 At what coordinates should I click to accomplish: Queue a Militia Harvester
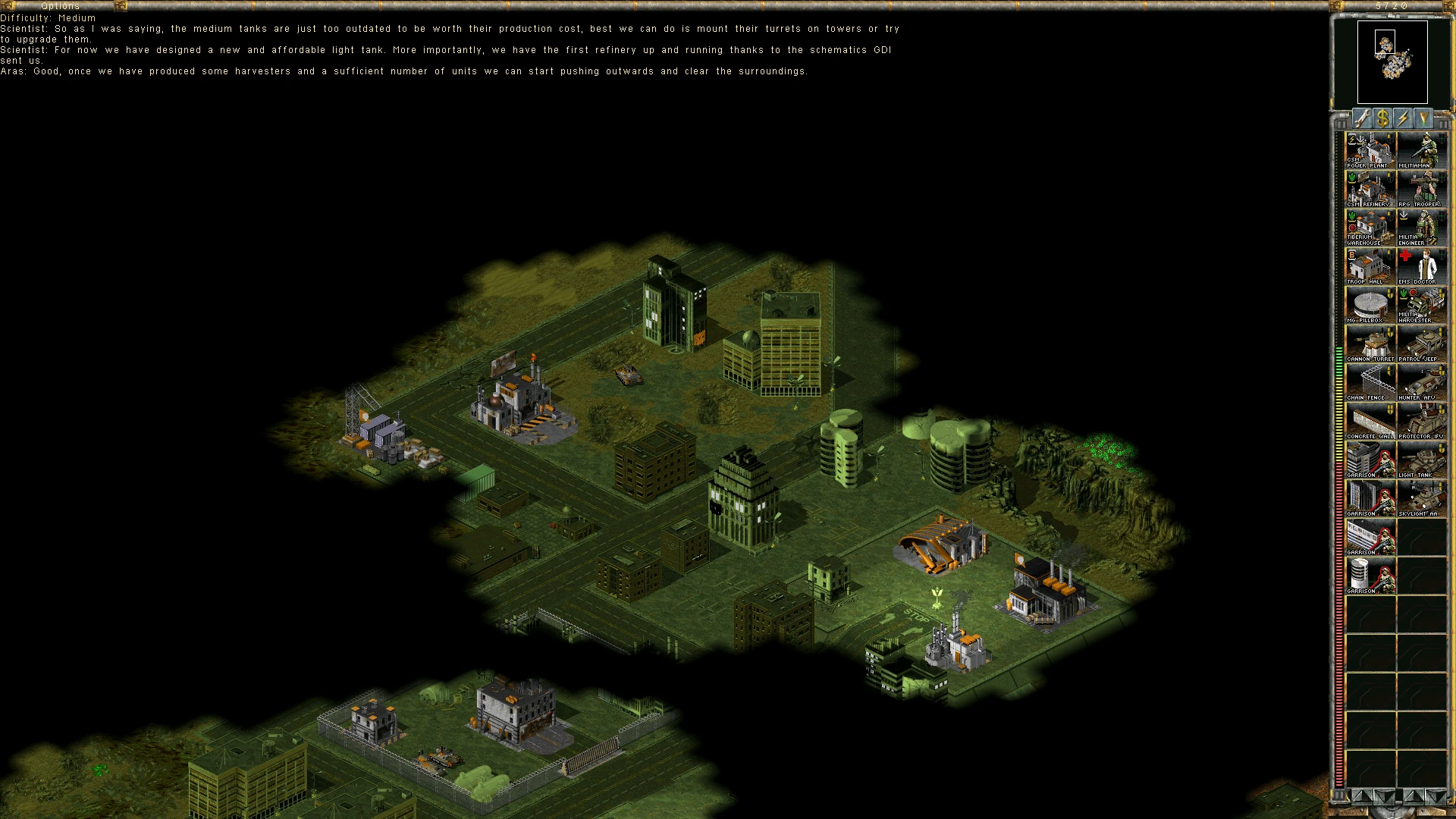pyautogui.click(x=1422, y=305)
